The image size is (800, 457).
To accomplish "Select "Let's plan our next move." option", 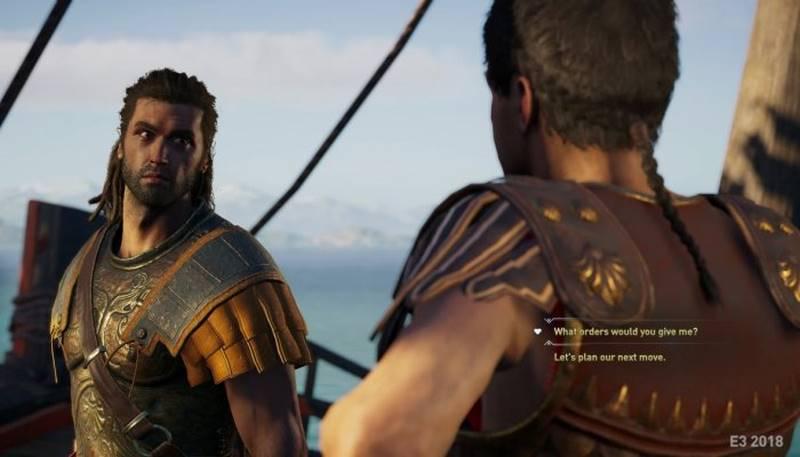I will coord(609,357).
